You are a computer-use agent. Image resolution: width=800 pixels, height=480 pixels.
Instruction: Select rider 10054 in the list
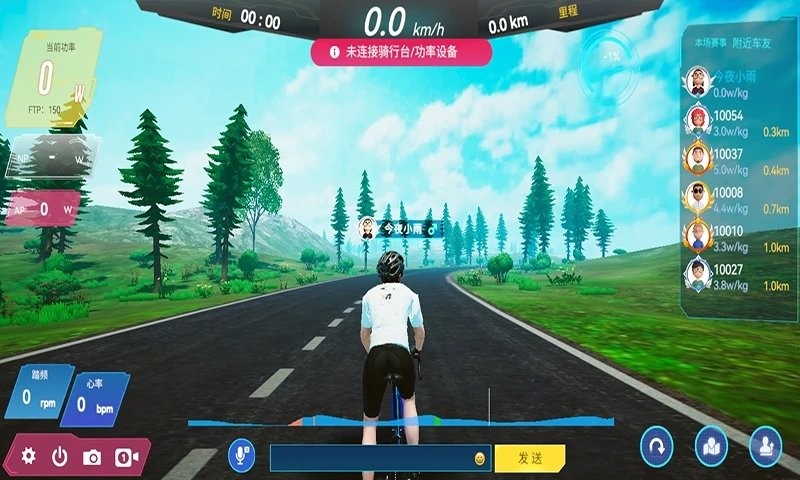[735, 122]
